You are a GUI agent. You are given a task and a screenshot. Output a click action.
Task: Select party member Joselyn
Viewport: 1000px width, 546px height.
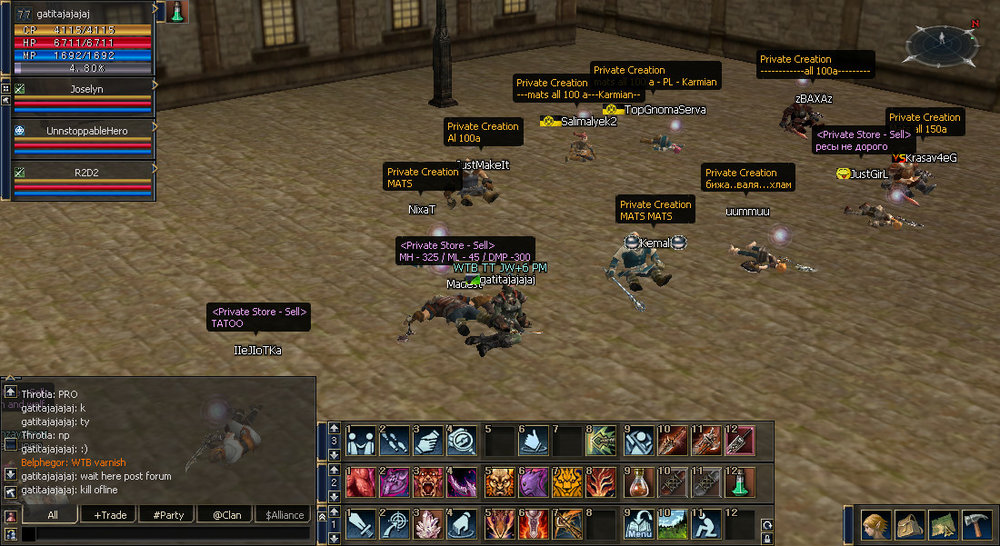click(x=87, y=89)
